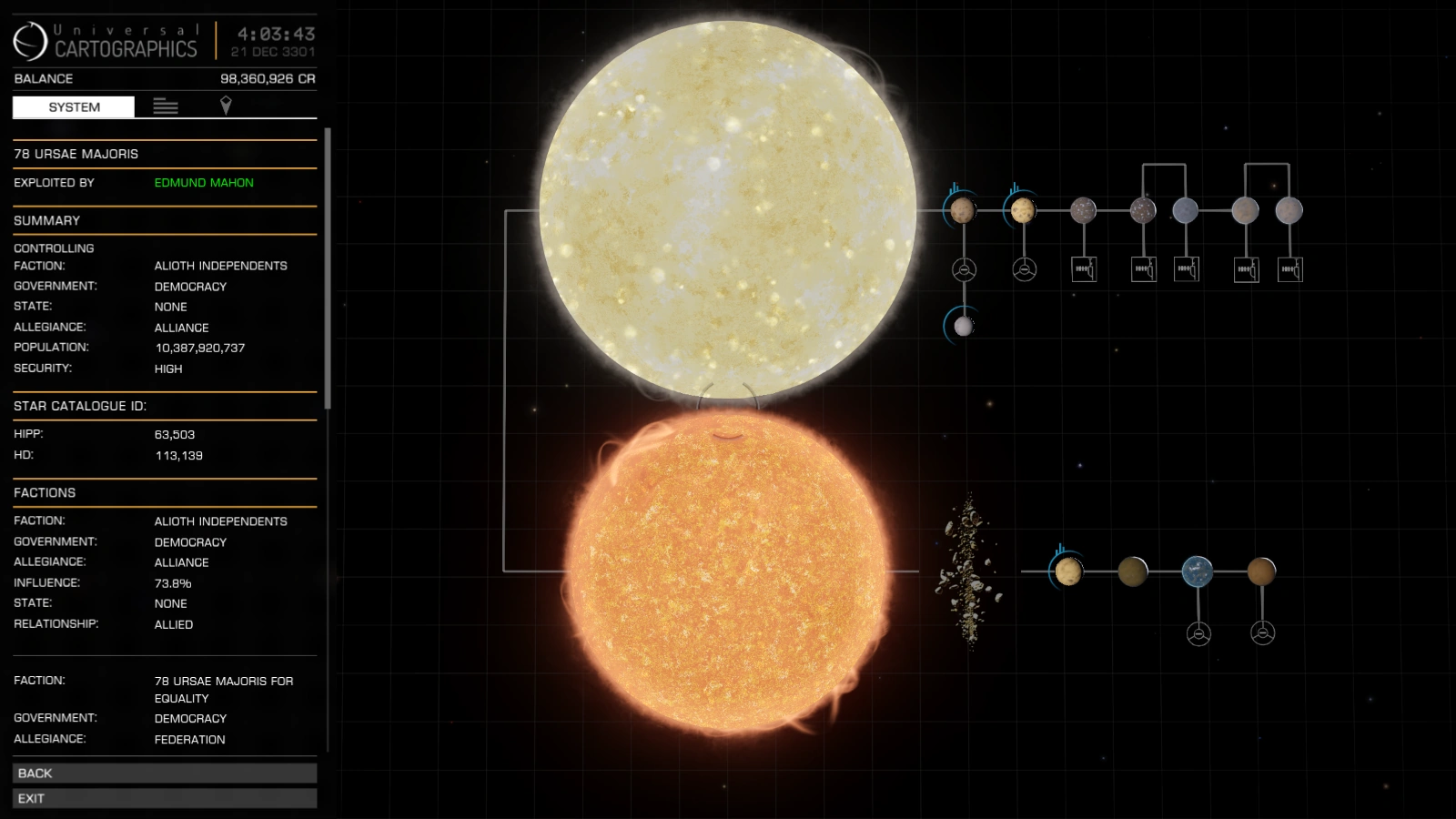This screenshot has height=819, width=1456.
Task: Open the EDMUND MAHON faction link
Action: click(203, 182)
